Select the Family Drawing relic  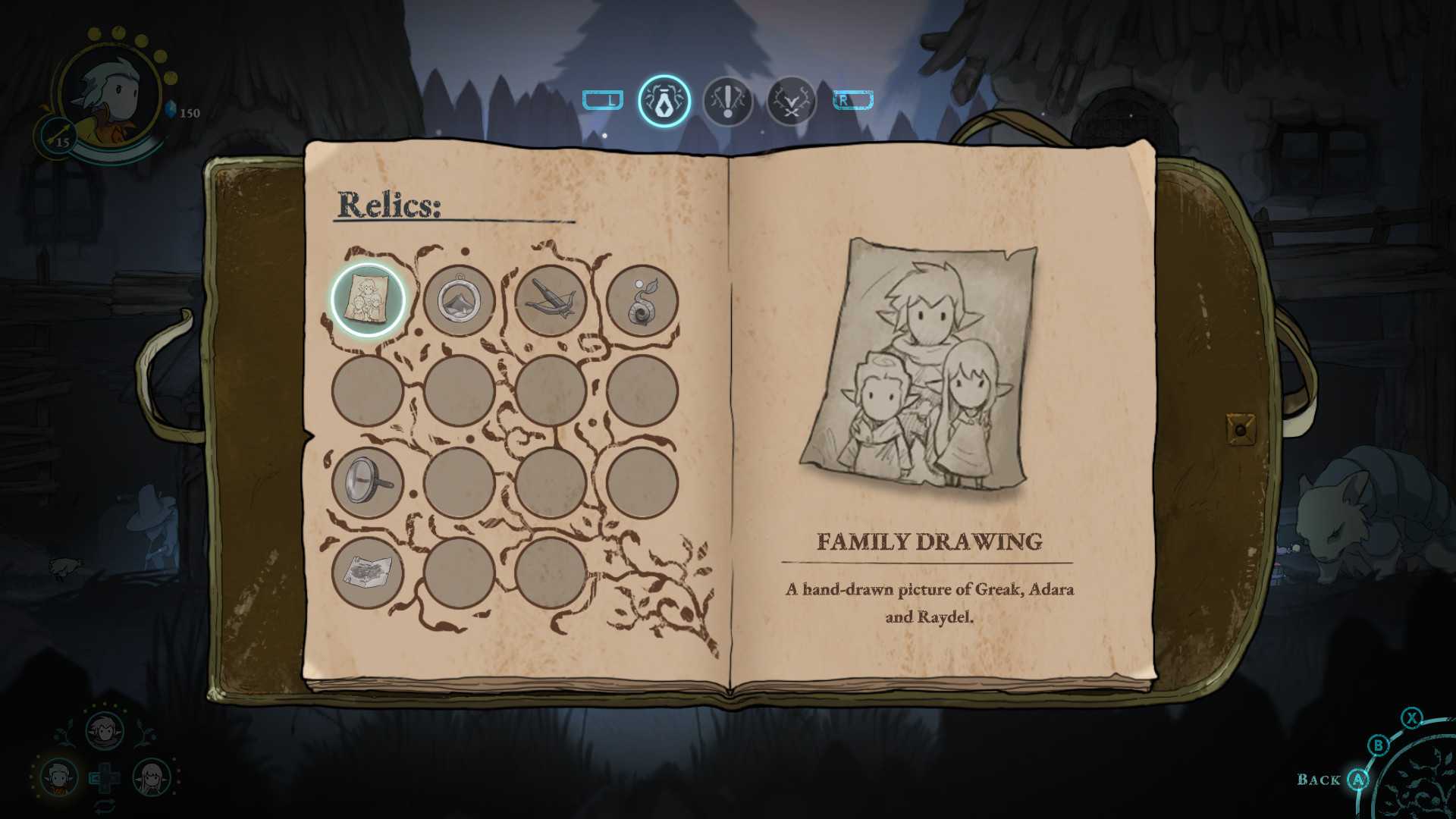coord(366,300)
